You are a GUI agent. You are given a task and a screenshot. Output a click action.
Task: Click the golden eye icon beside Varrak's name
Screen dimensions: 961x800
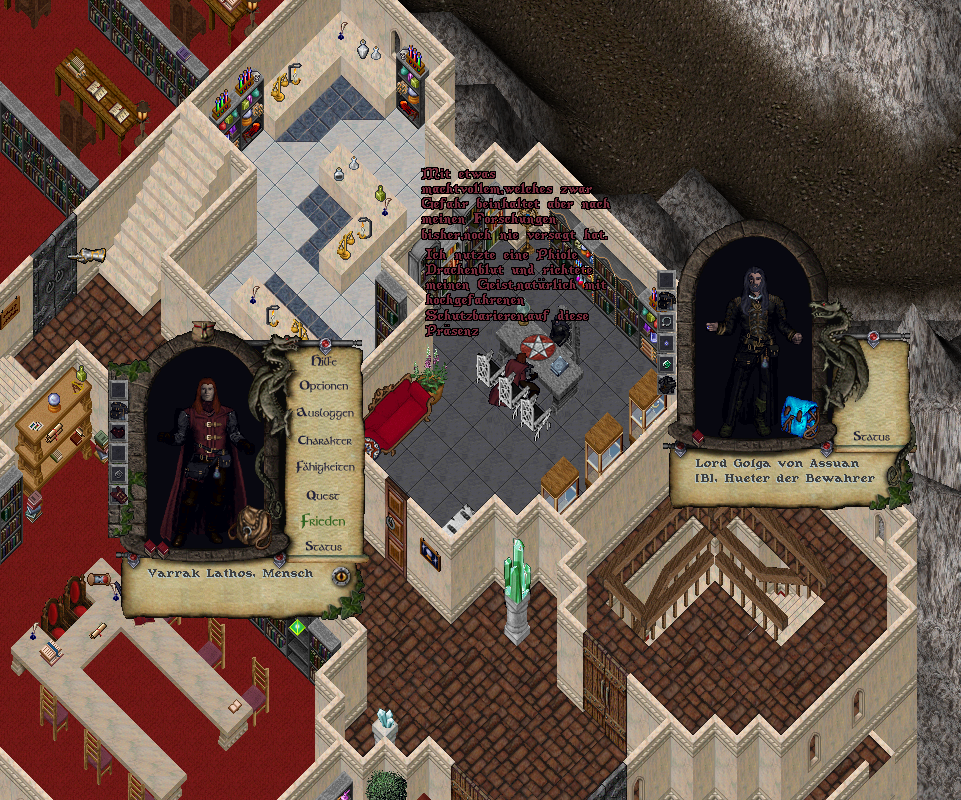click(341, 576)
